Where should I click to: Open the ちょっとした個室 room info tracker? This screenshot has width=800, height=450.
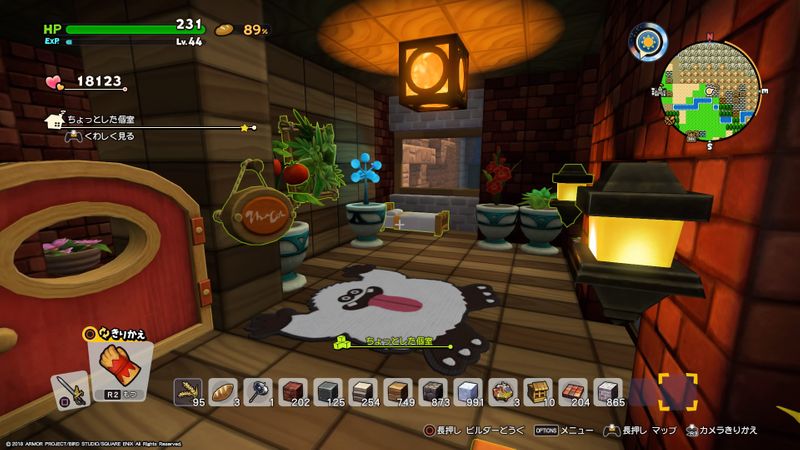click(150, 121)
